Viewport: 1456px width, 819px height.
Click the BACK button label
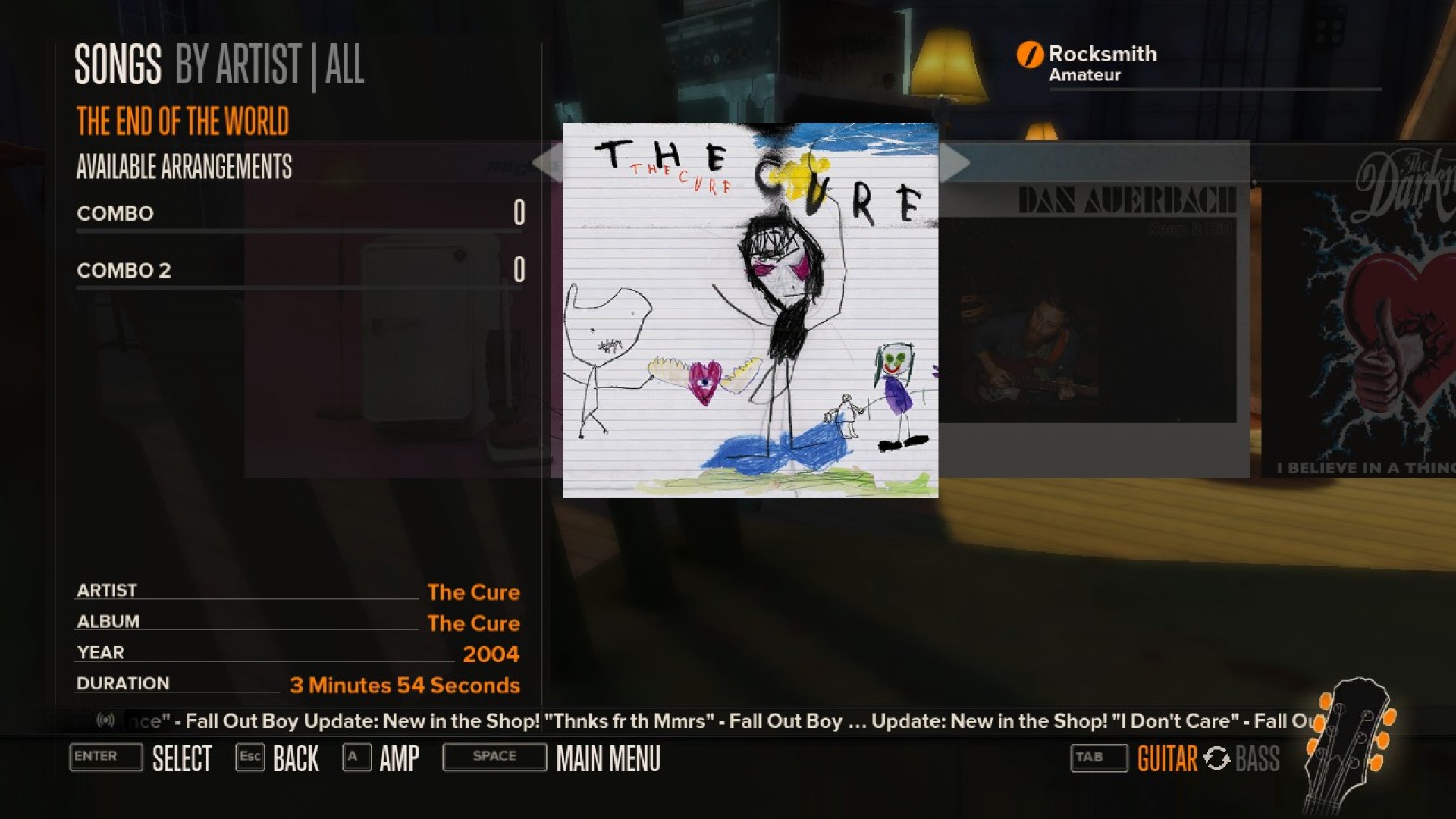point(295,758)
